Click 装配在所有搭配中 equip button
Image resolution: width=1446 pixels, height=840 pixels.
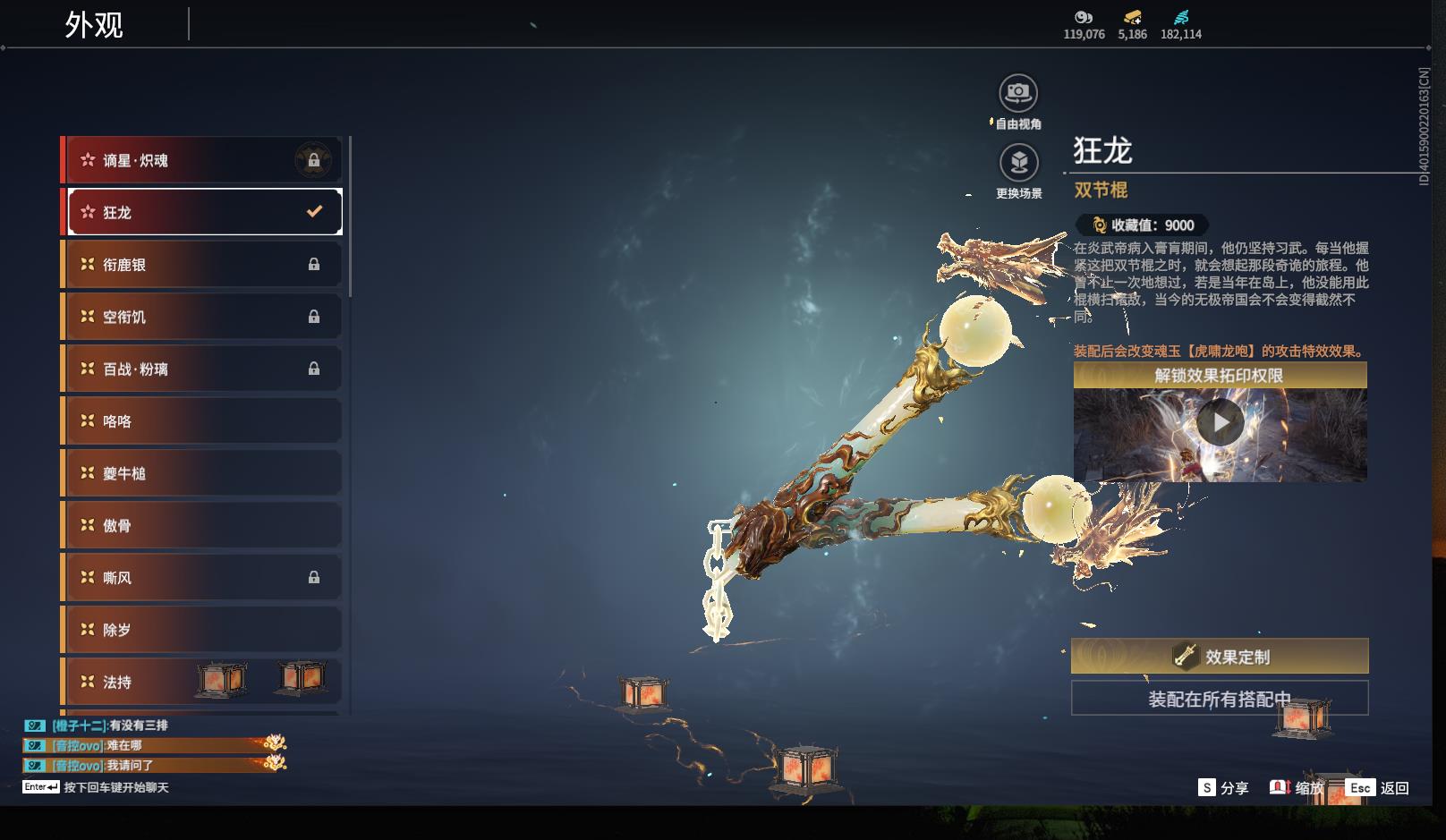click(1220, 699)
